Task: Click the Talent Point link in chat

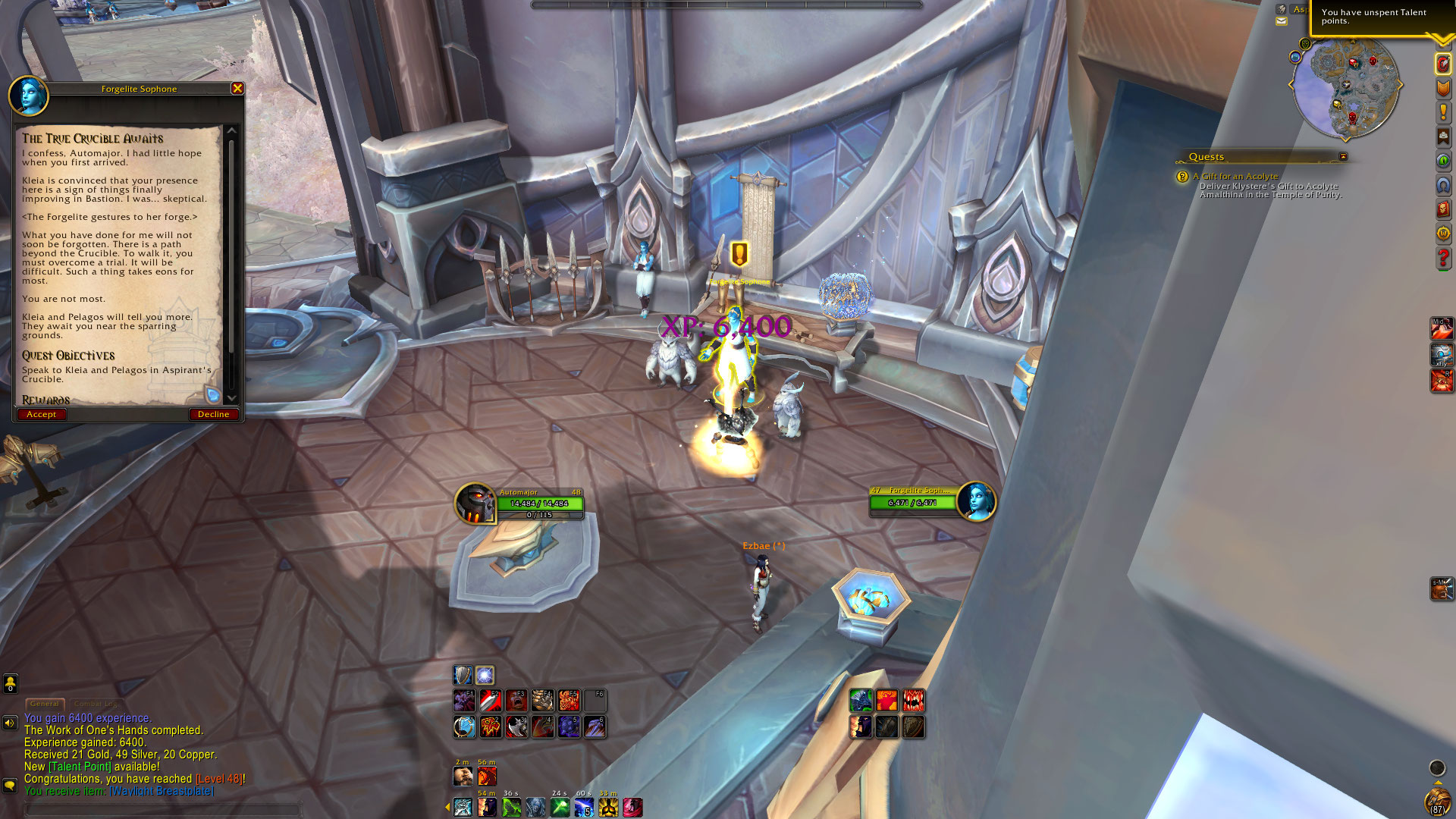Action: pyautogui.click(x=81, y=767)
